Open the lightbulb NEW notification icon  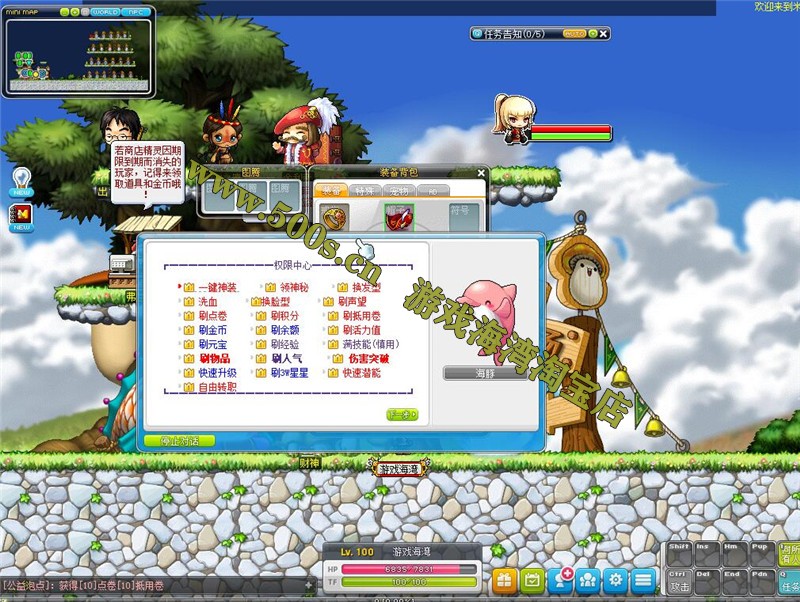22,179
